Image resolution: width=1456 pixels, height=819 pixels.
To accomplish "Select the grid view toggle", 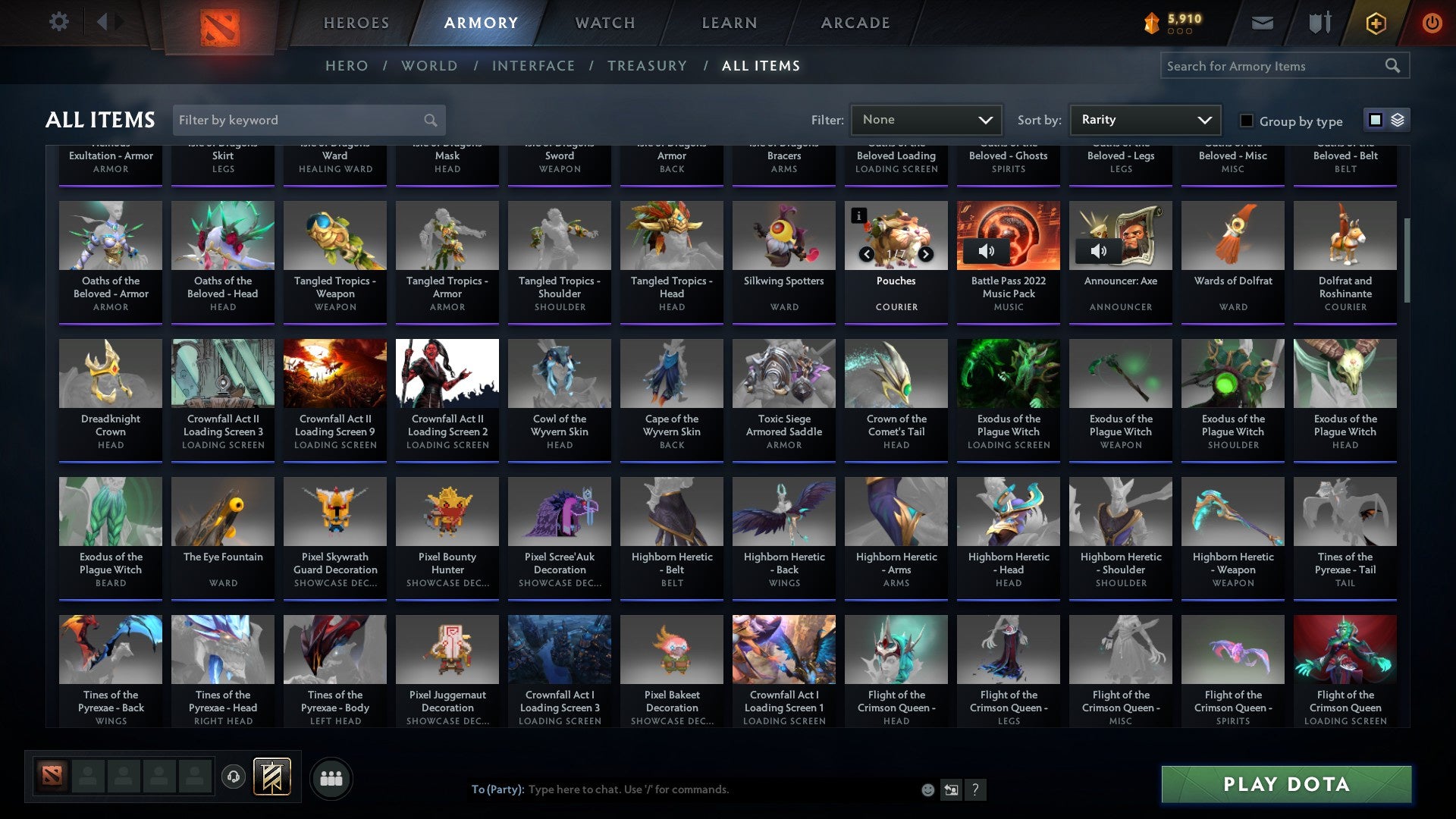I will point(1375,120).
